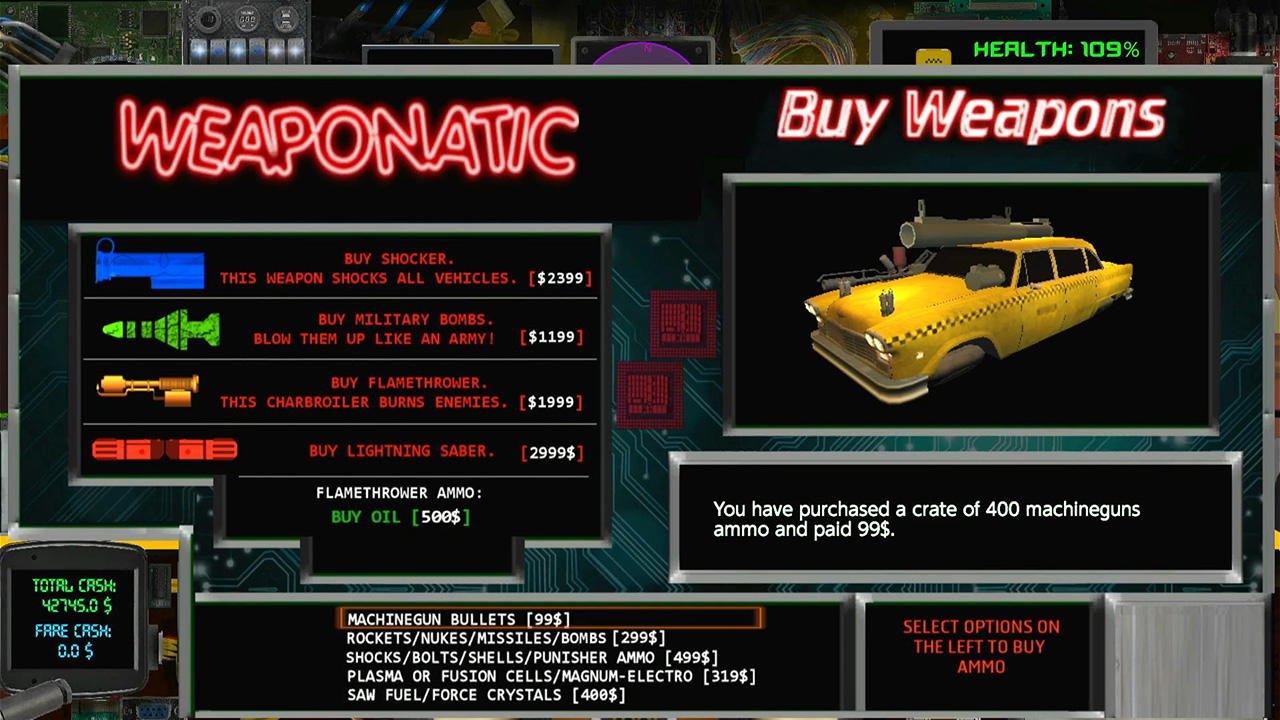The height and width of the screenshot is (720, 1280).
Task: Flip the rightmost lit rocker switch
Action: coord(296,48)
